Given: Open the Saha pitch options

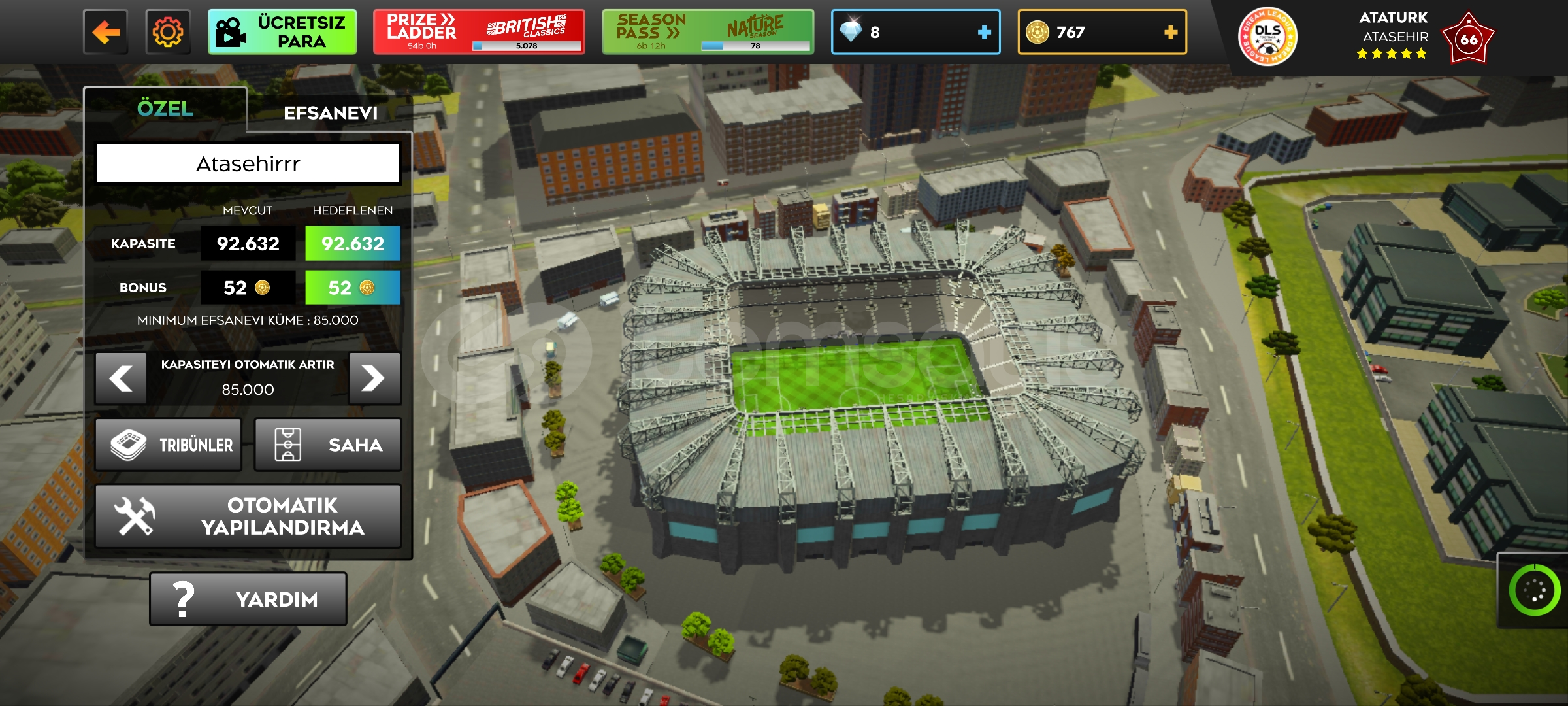Looking at the screenshot, I should click(327, 445).
